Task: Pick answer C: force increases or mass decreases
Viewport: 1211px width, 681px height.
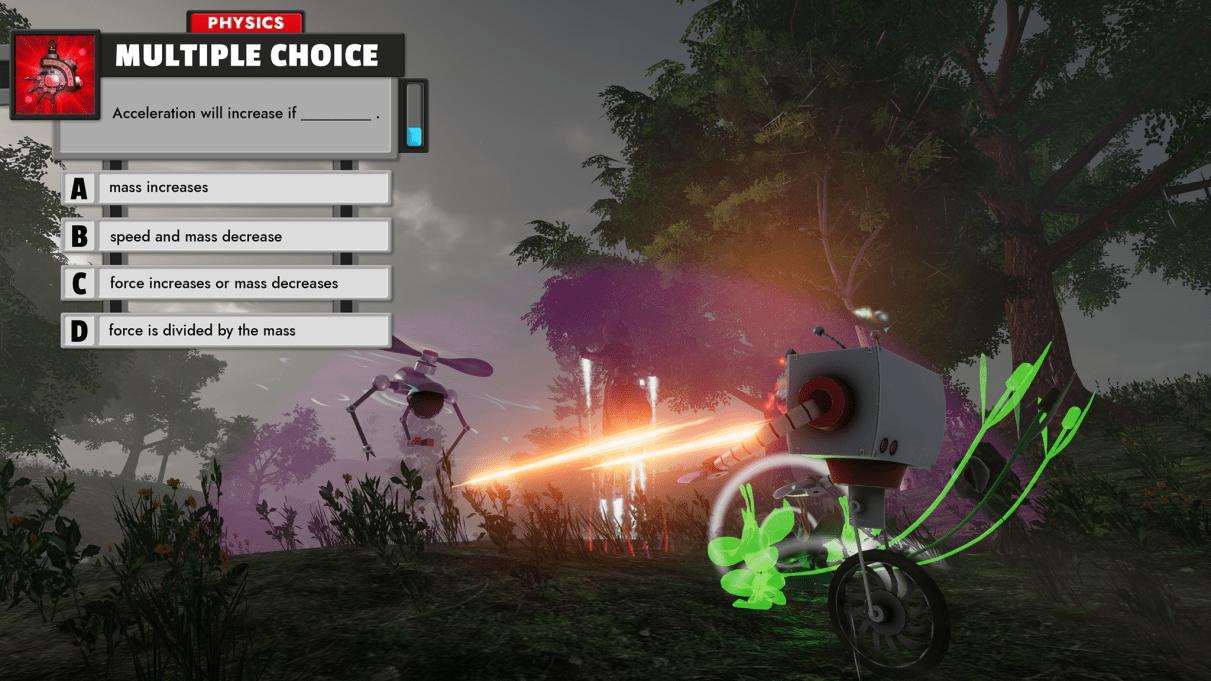Action: point(226,283)
